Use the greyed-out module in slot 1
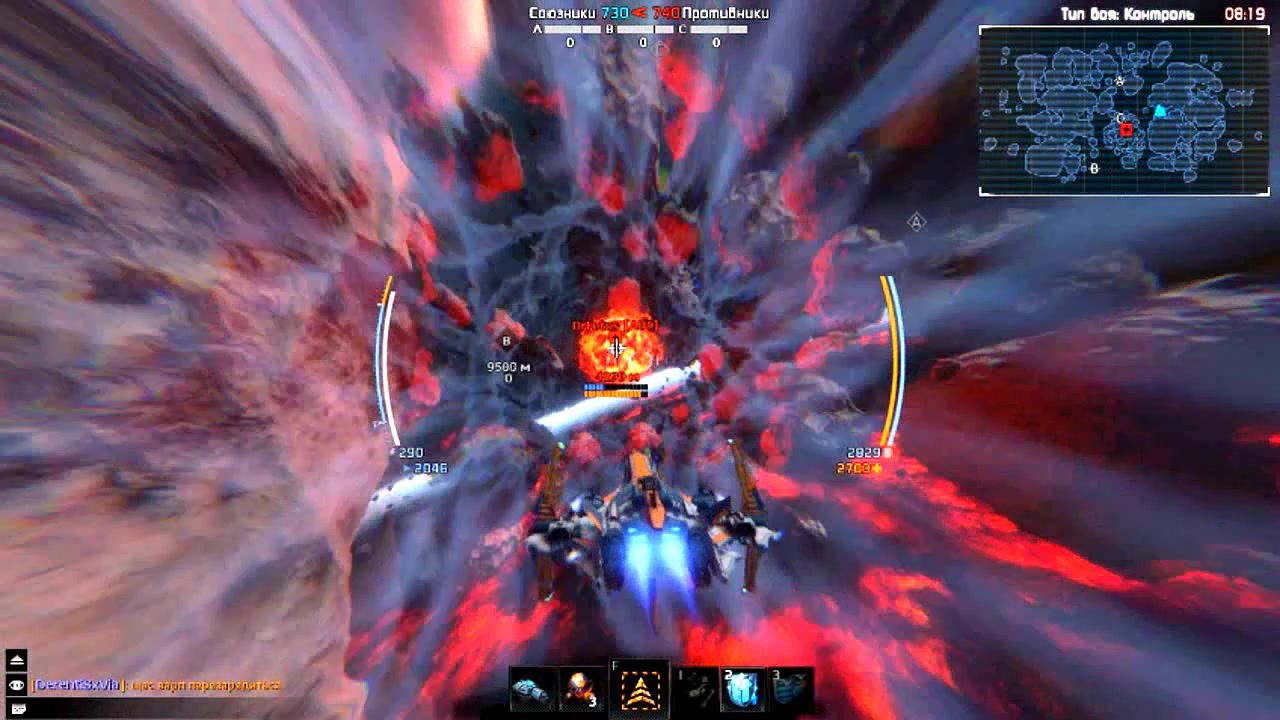This screenshot has width=1280, height=720. tap(697, 689)
